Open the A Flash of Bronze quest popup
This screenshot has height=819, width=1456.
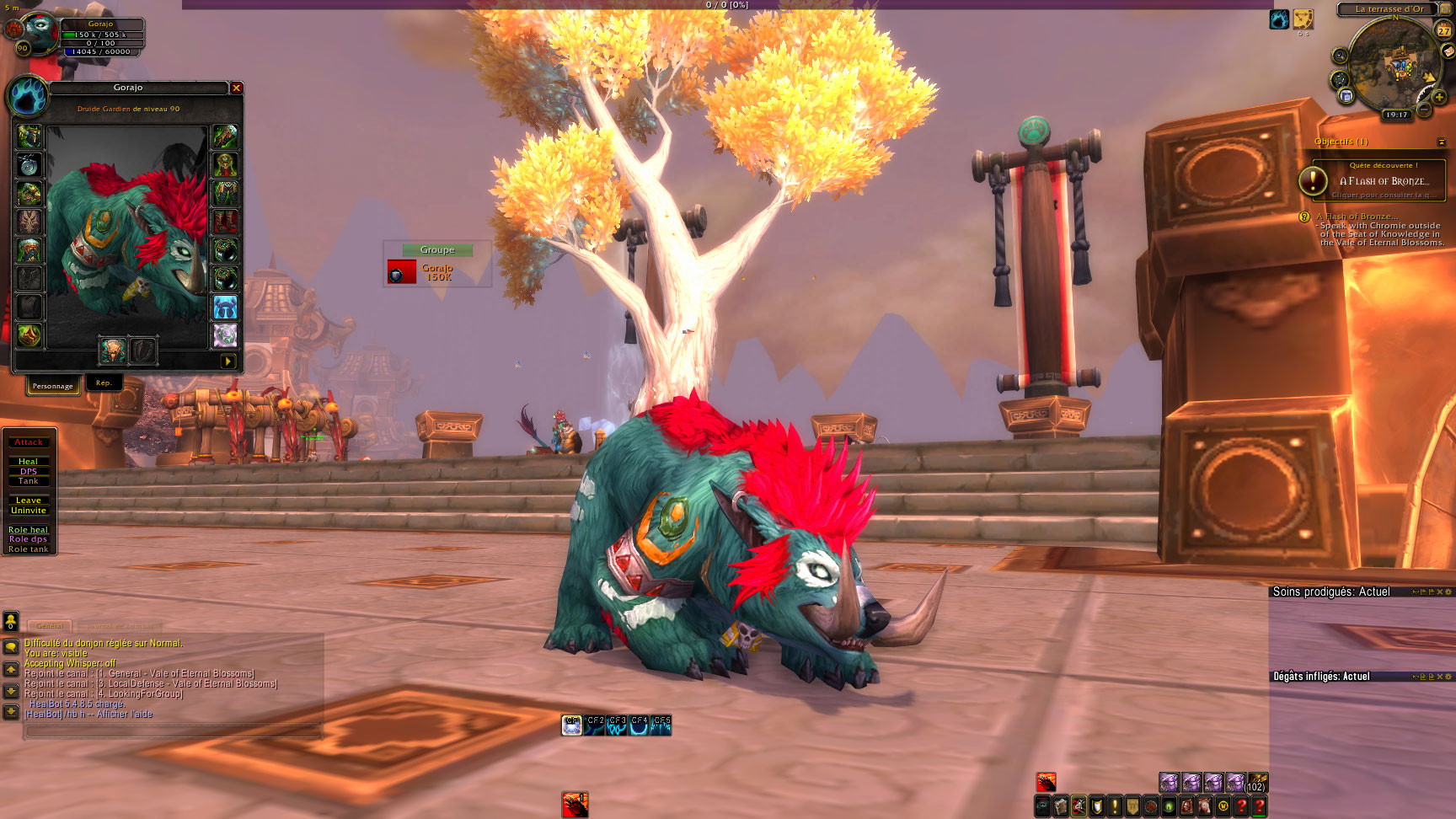(x=1378, y=181)
